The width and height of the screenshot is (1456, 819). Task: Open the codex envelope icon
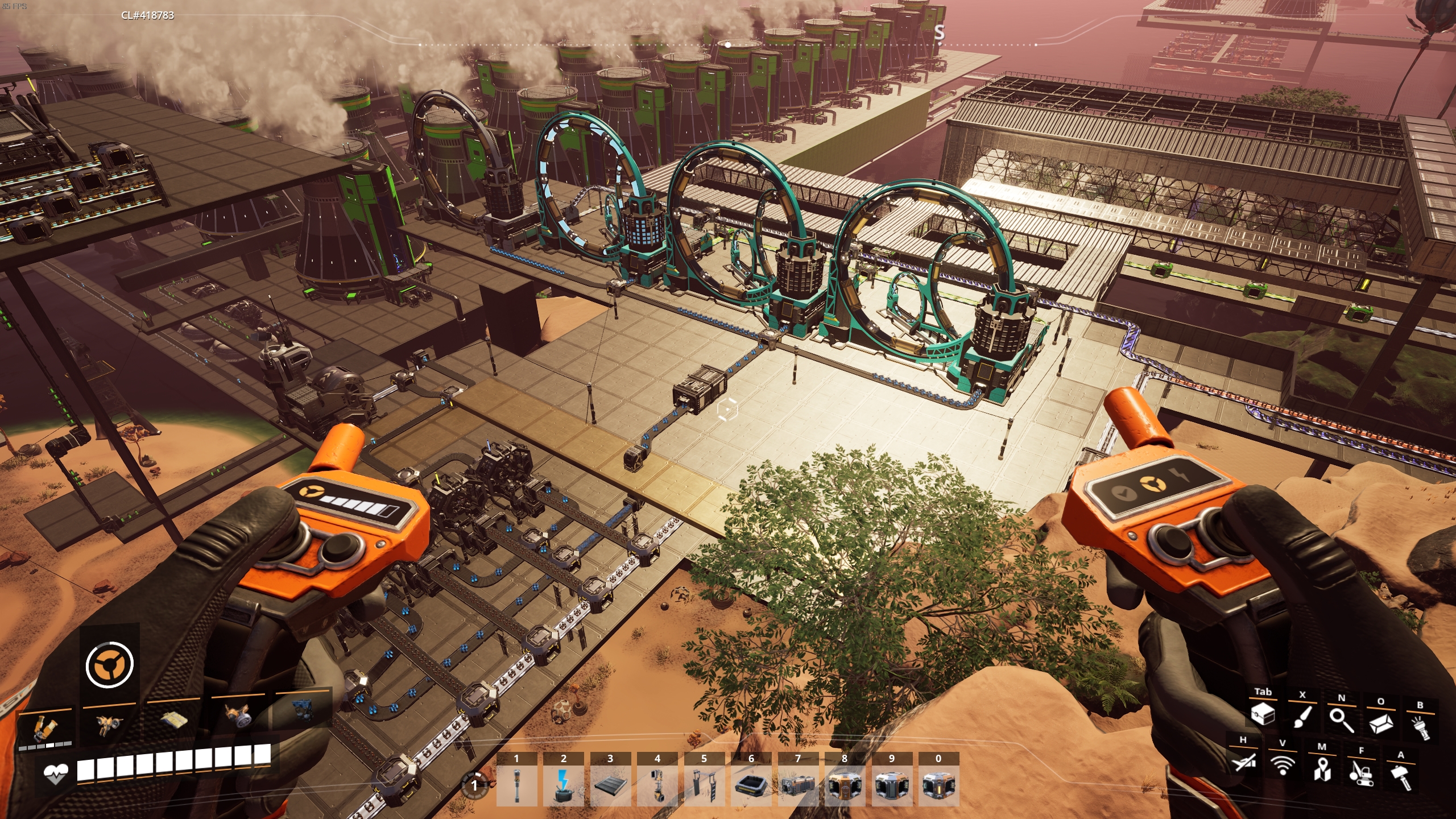(1380, 723)
